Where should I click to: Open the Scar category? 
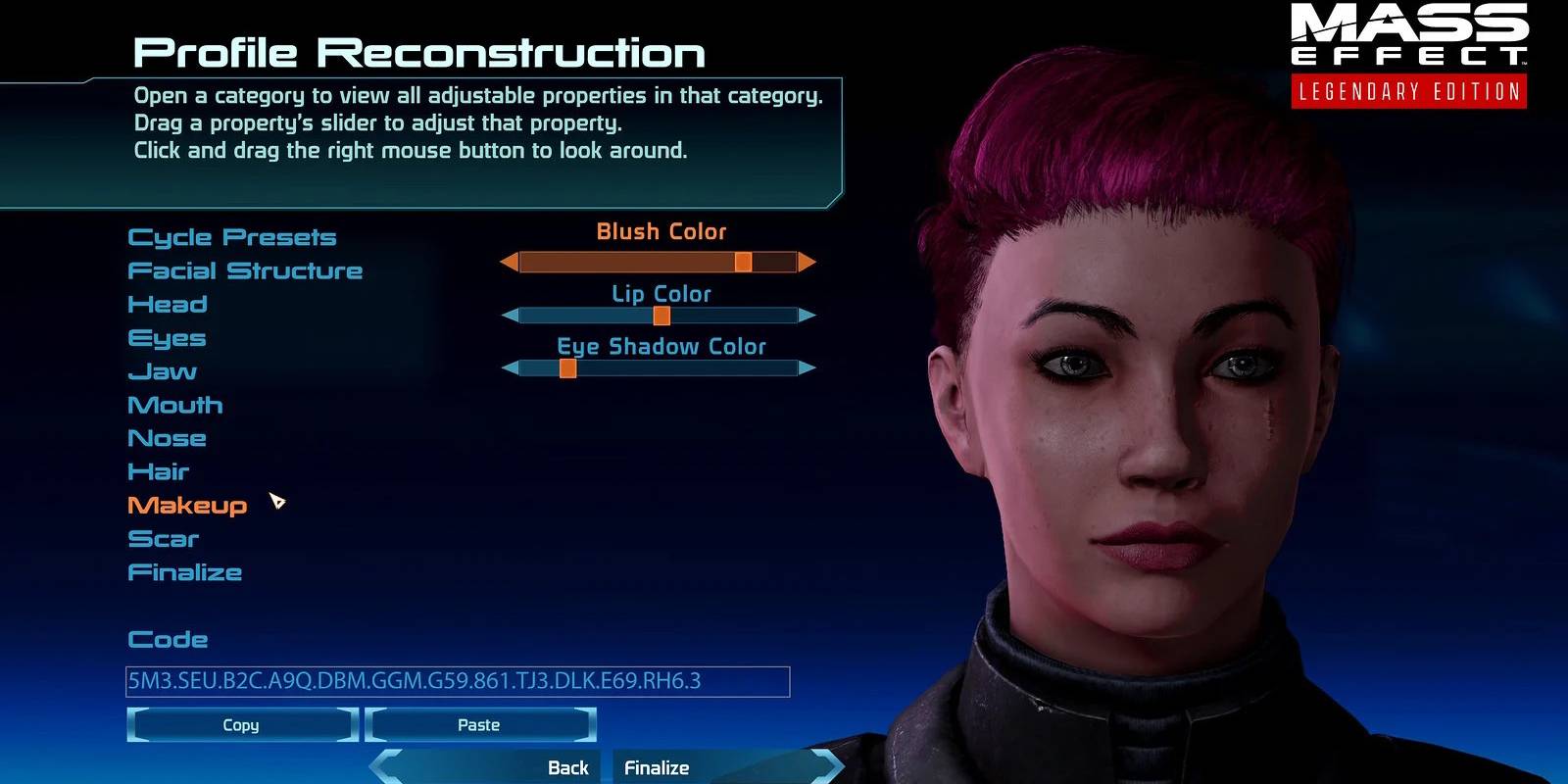[x=163, y=539]
